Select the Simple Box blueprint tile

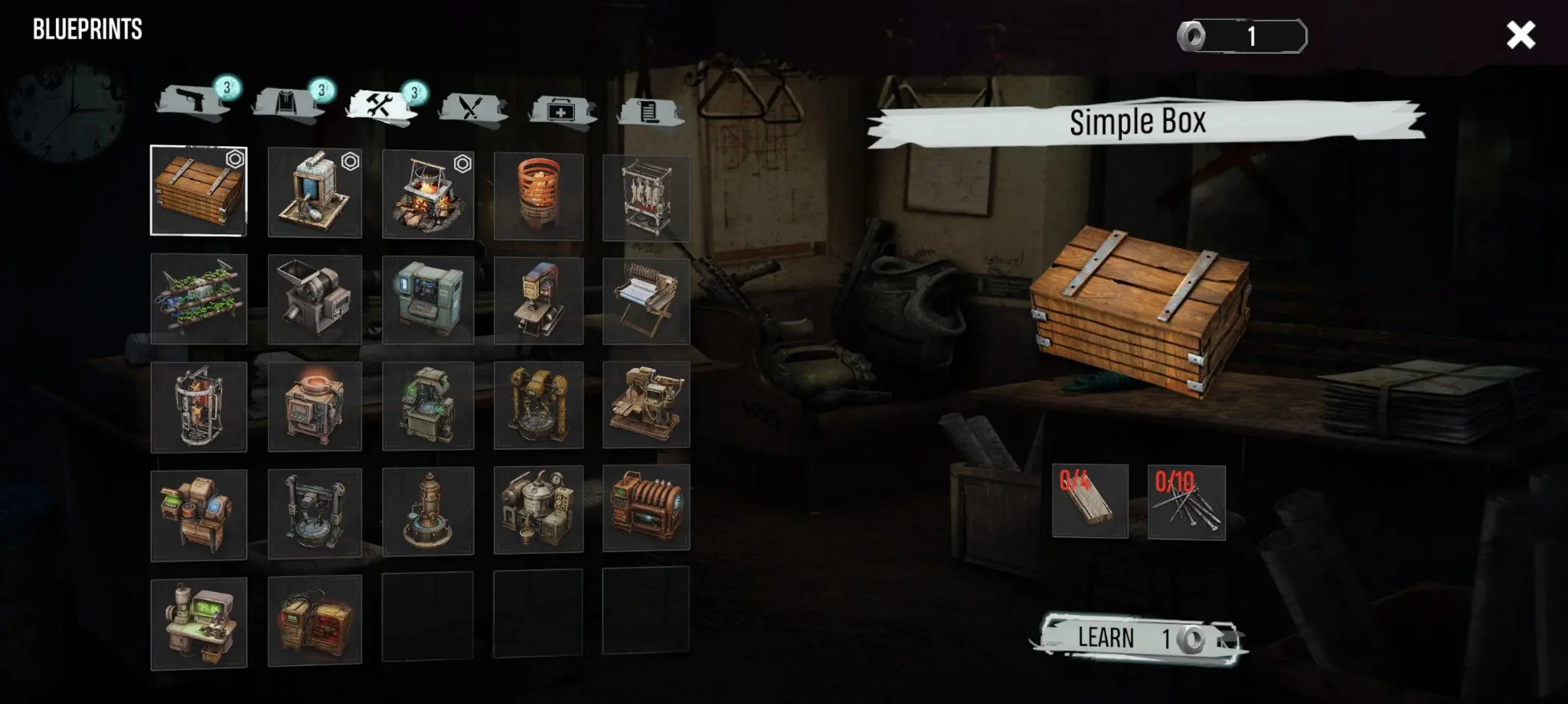pos(198,191)
